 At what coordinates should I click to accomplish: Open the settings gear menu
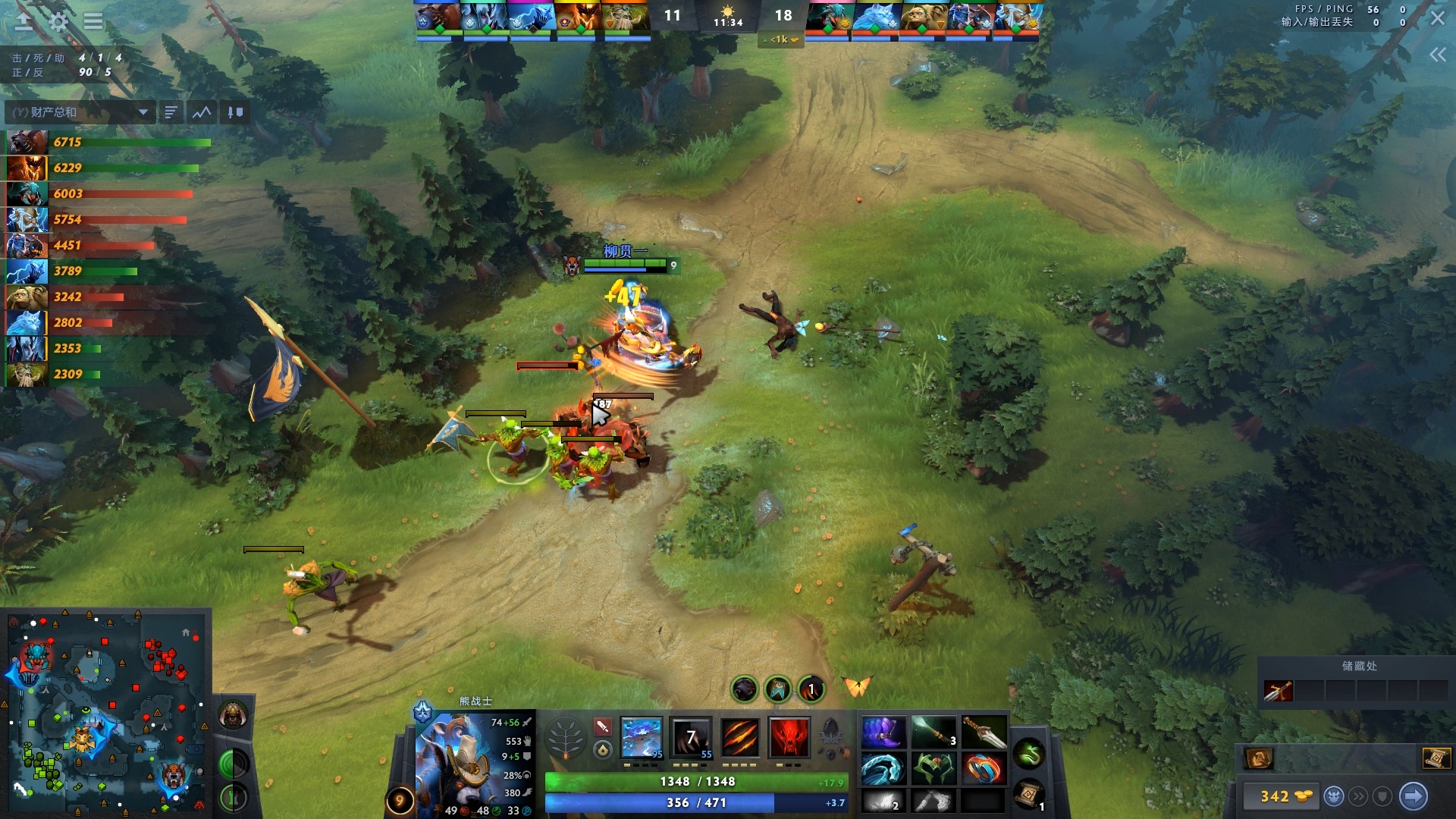tap(58, 21)
